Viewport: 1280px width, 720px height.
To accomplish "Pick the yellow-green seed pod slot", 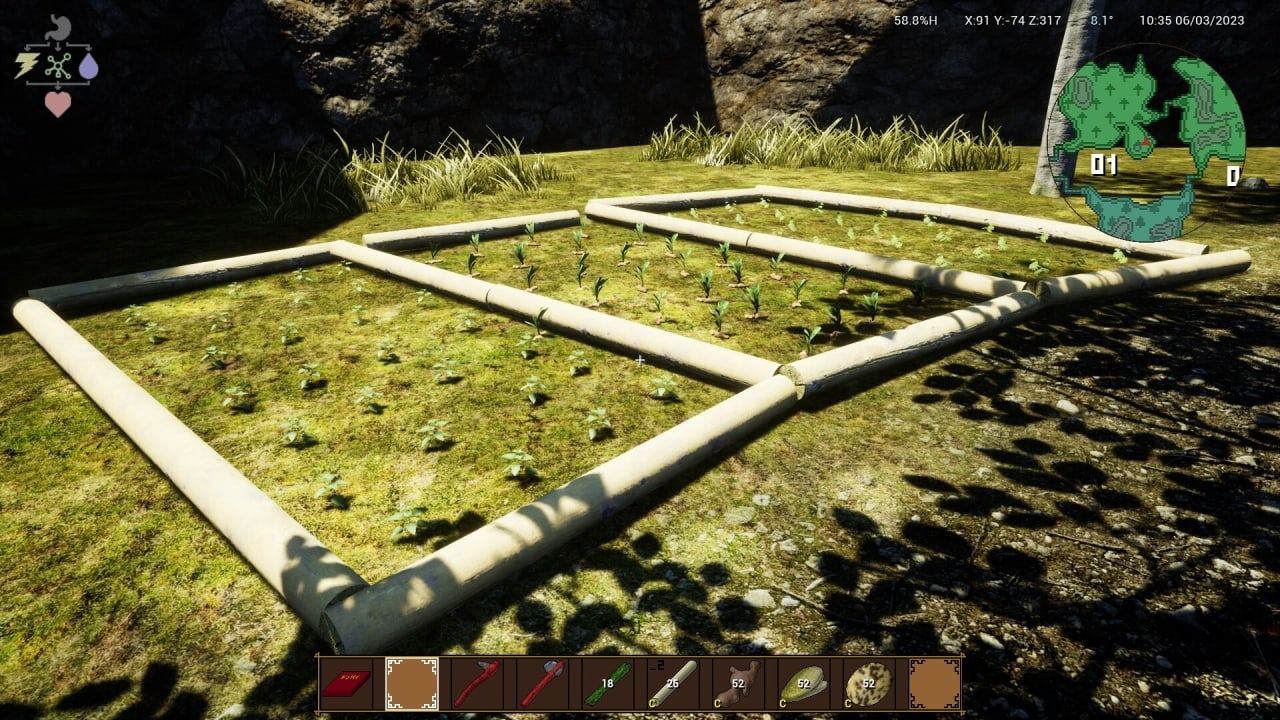I will tap(803, 684).
